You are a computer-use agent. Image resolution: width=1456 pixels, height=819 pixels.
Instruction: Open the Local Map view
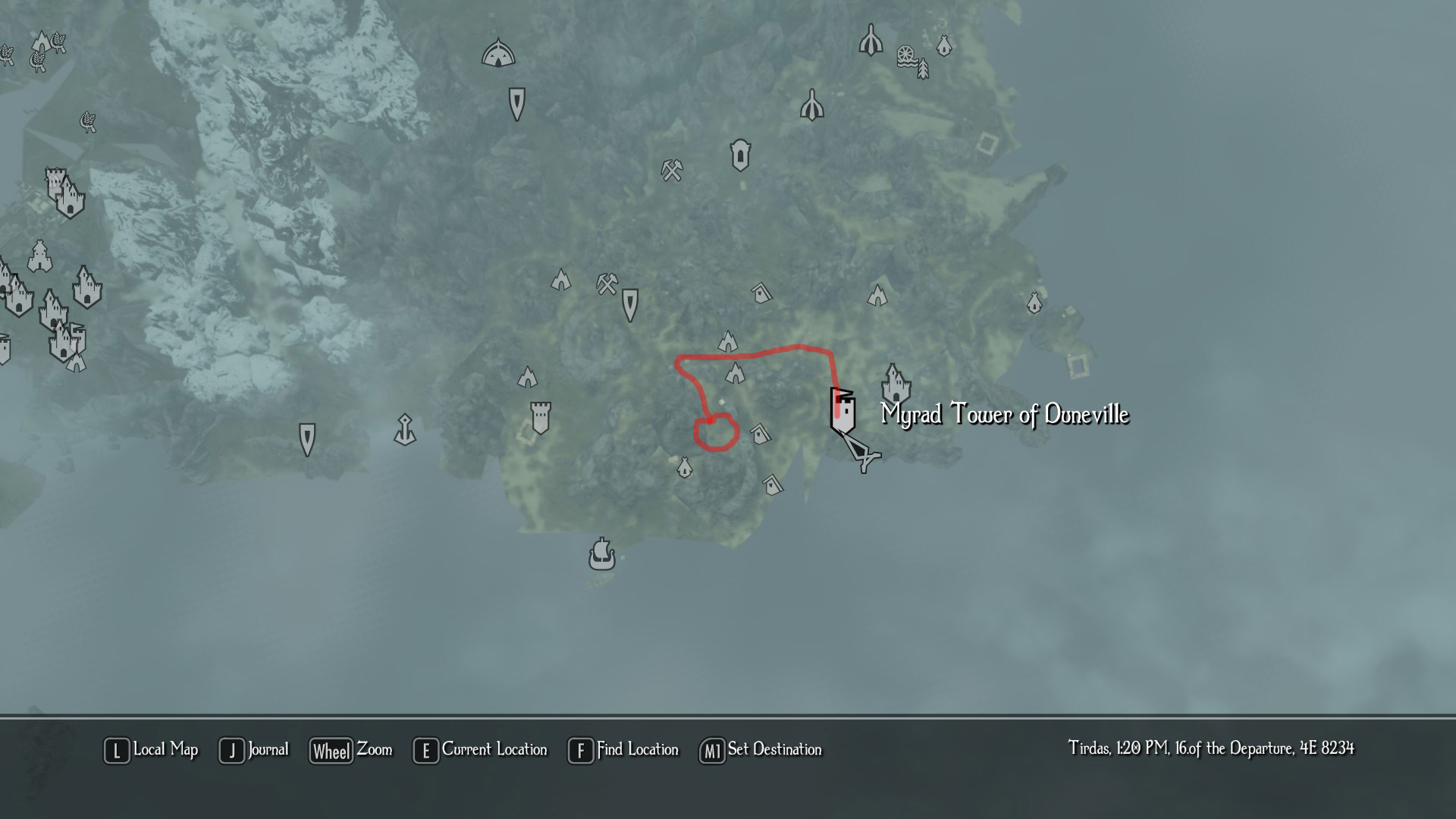pyautogui.click(x=151, y=750)
